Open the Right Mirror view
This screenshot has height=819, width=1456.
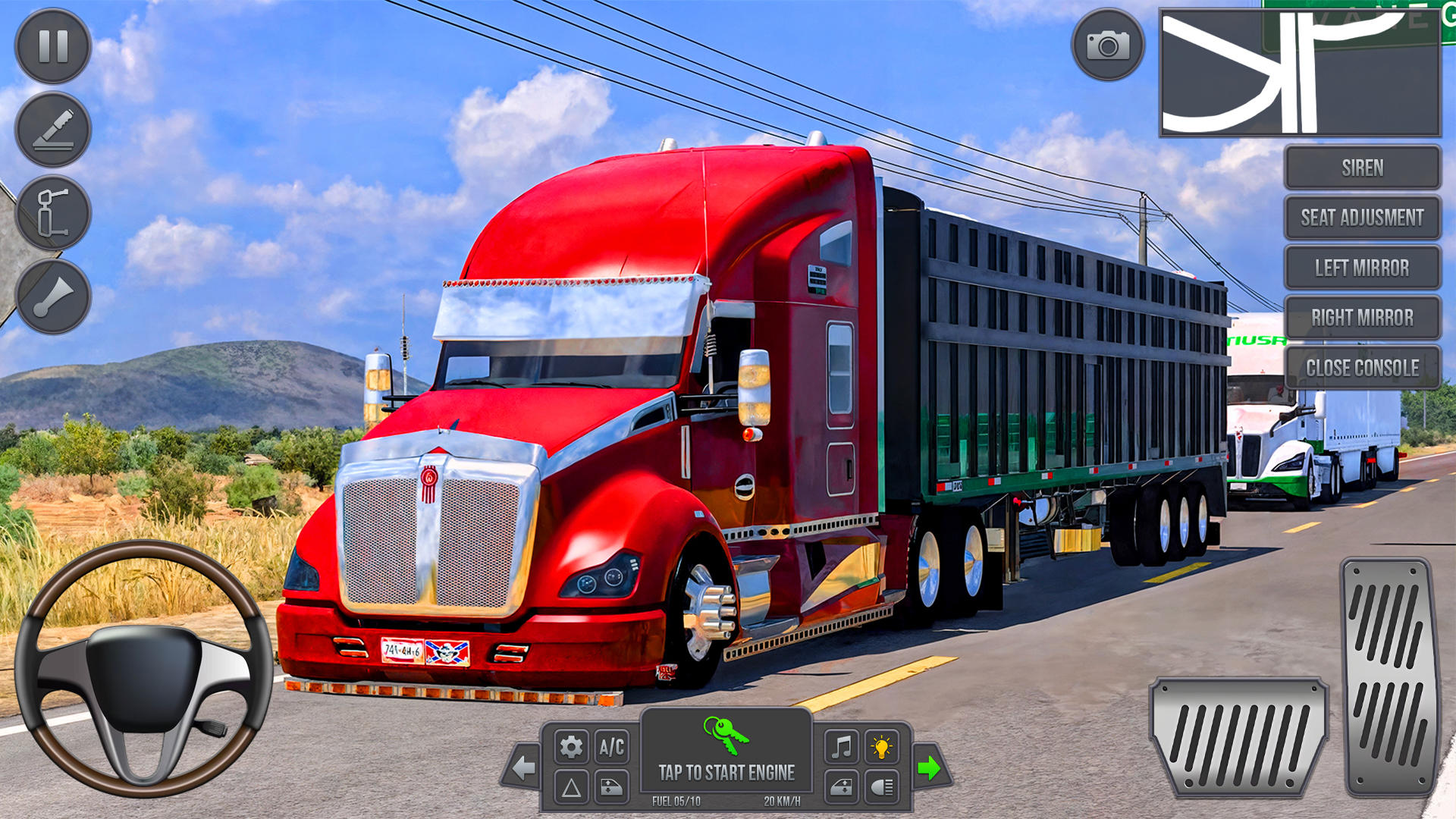coord(1363,318)
